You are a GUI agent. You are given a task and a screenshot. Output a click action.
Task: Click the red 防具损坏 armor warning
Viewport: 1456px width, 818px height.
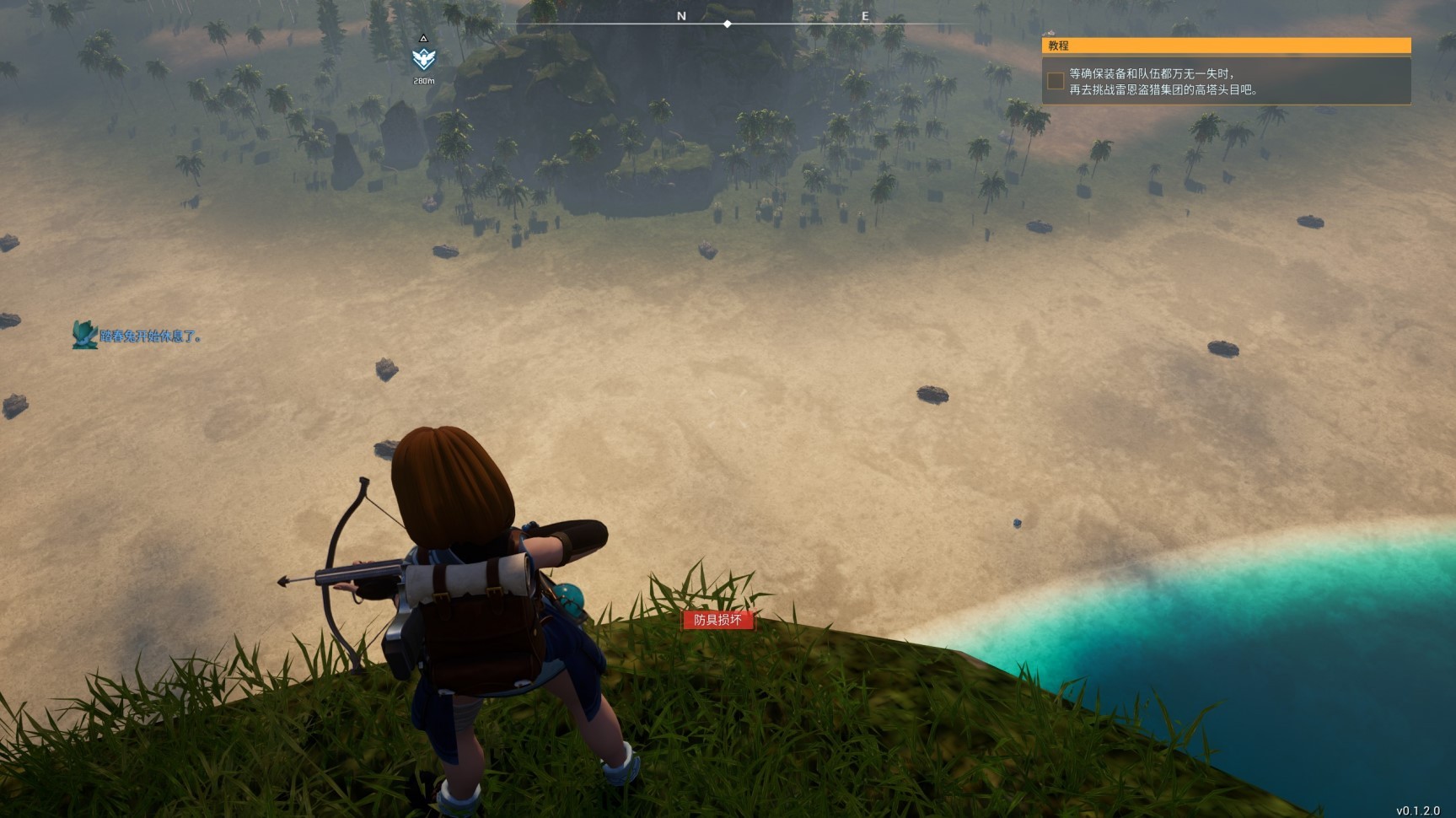tap(717, 621)
